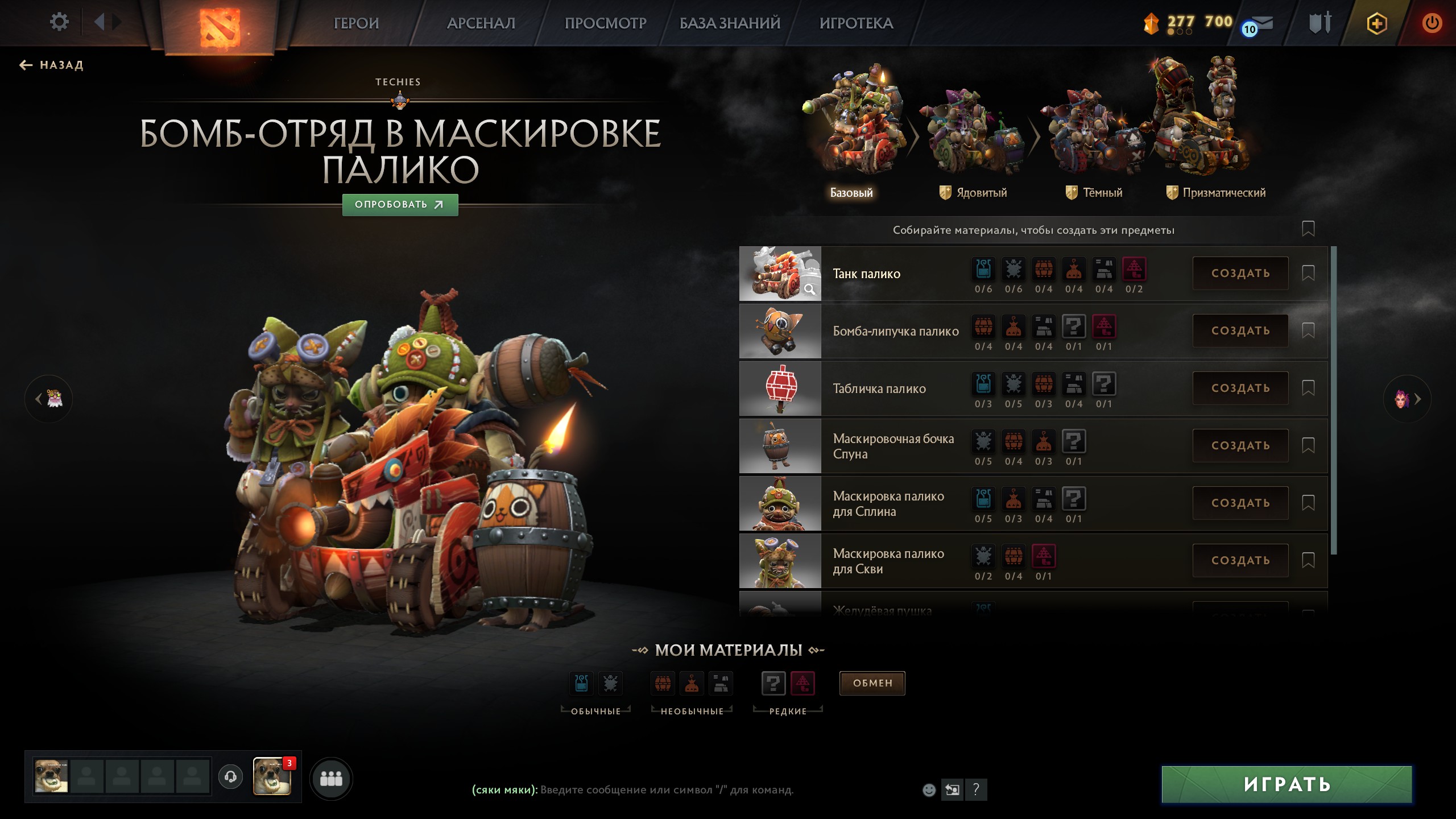Viewport: 1456px width, 819px height.
Task: Go to the ПРОСМОТР tab
Action: 605,23
